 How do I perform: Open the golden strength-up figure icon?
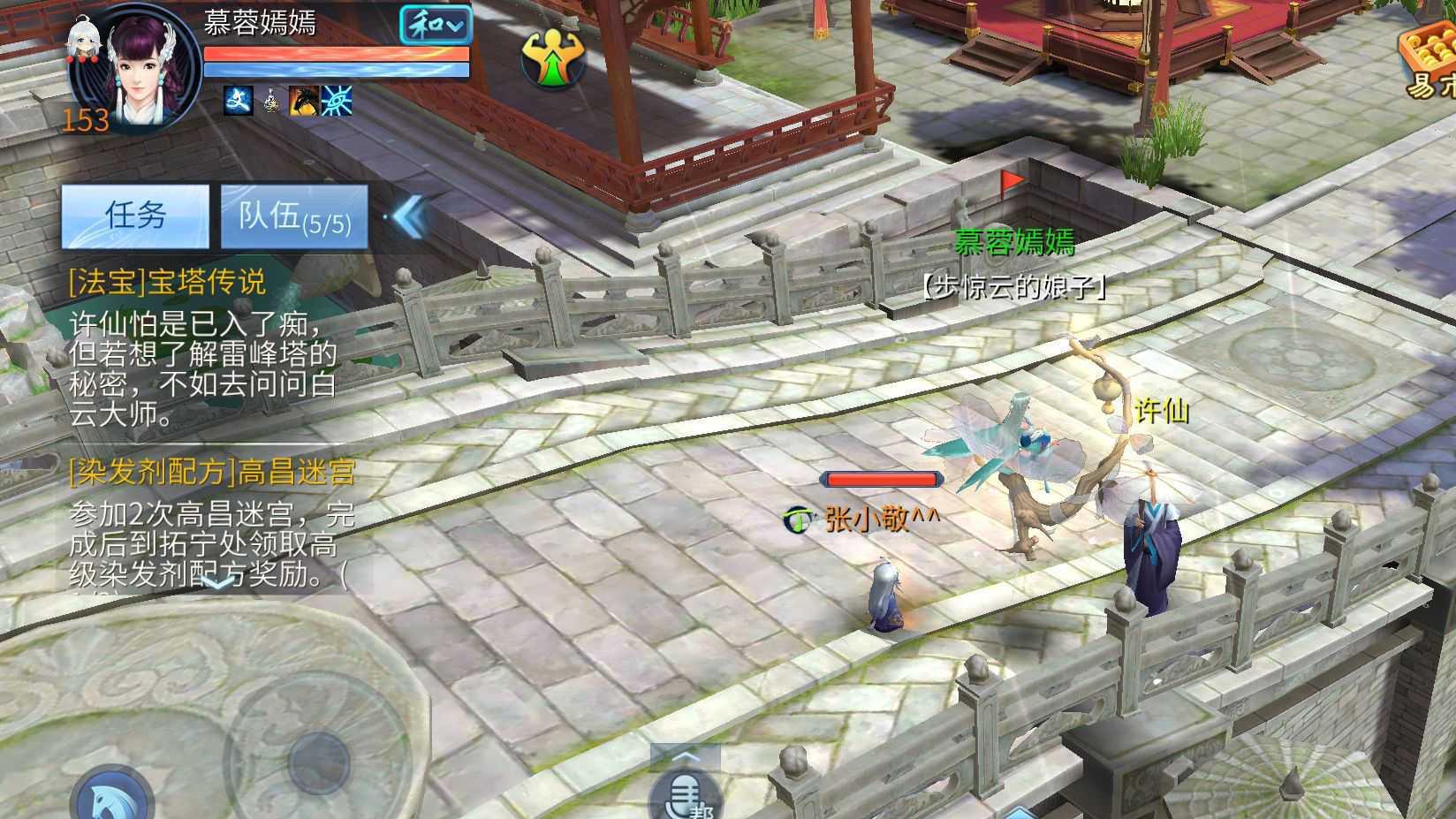click(553, 58)
